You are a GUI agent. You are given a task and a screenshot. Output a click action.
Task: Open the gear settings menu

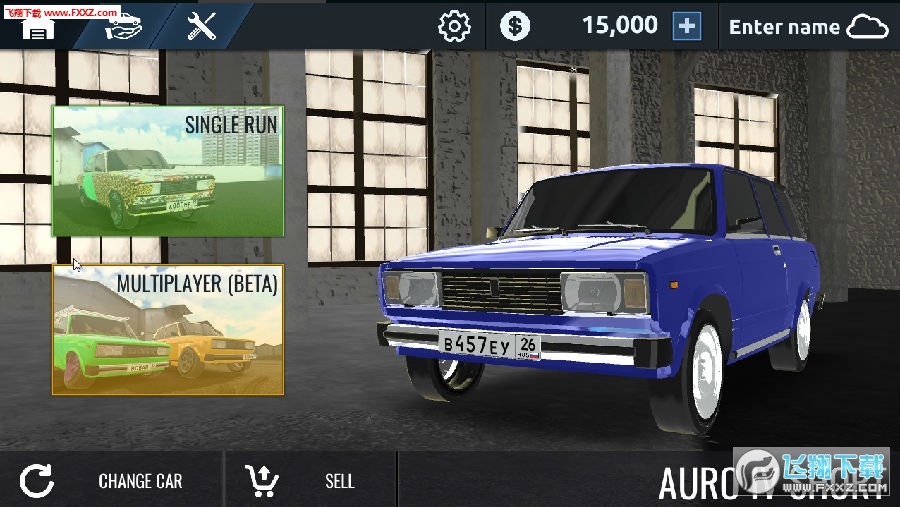pyautogui.click(x=454, y=26)
